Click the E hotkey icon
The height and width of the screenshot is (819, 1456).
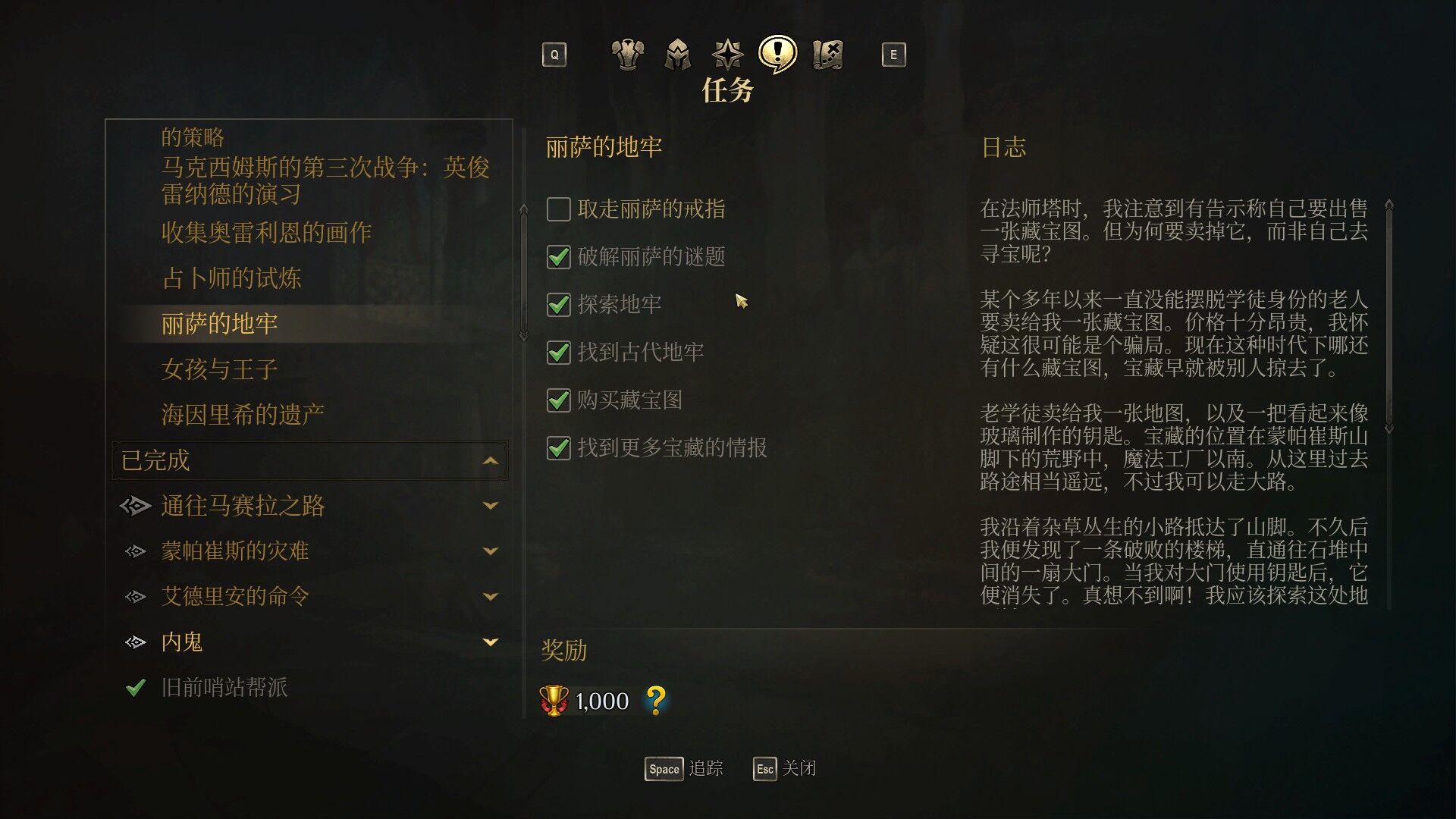[894, 54]
